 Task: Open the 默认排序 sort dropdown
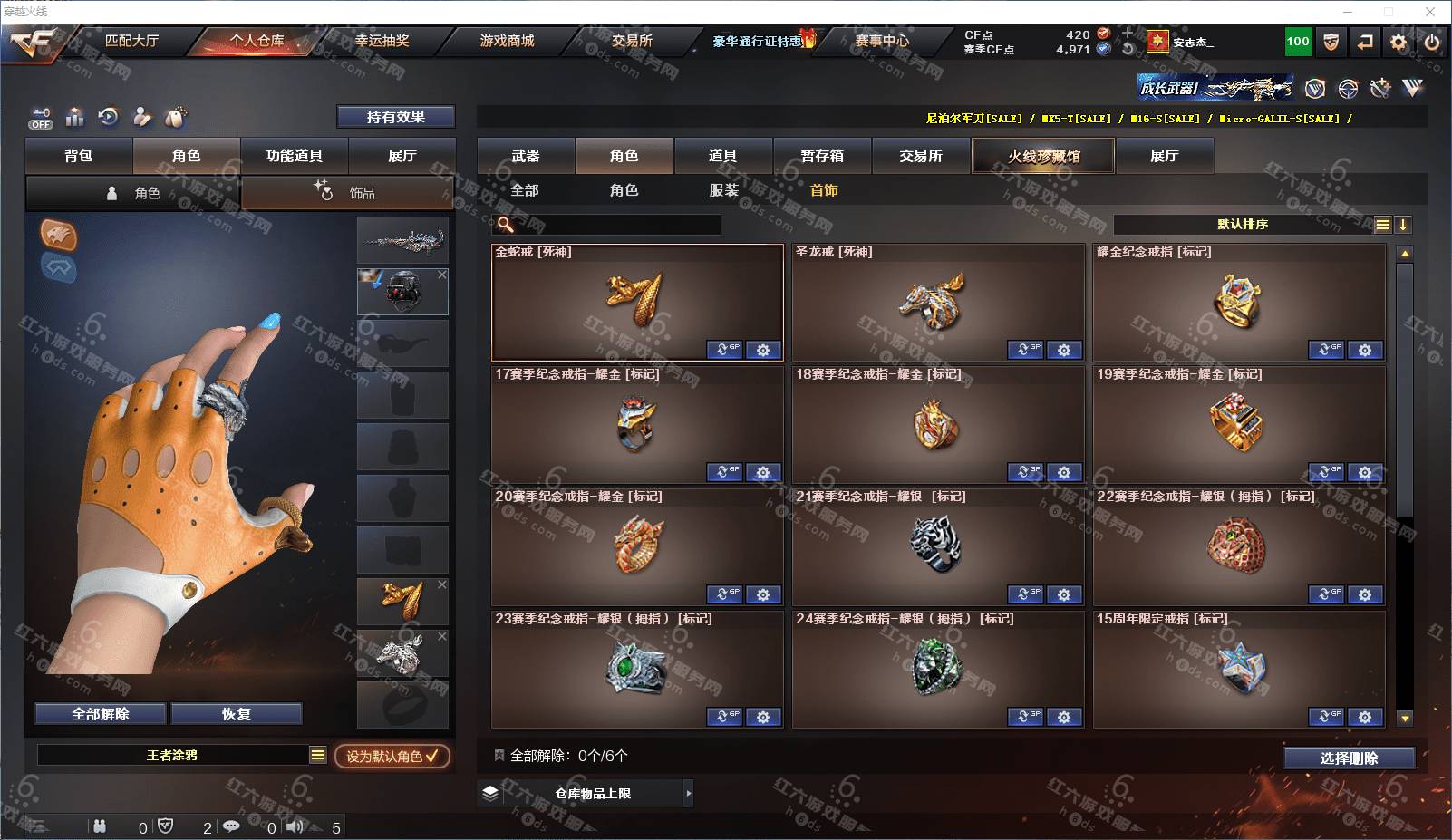[1243, 225]
